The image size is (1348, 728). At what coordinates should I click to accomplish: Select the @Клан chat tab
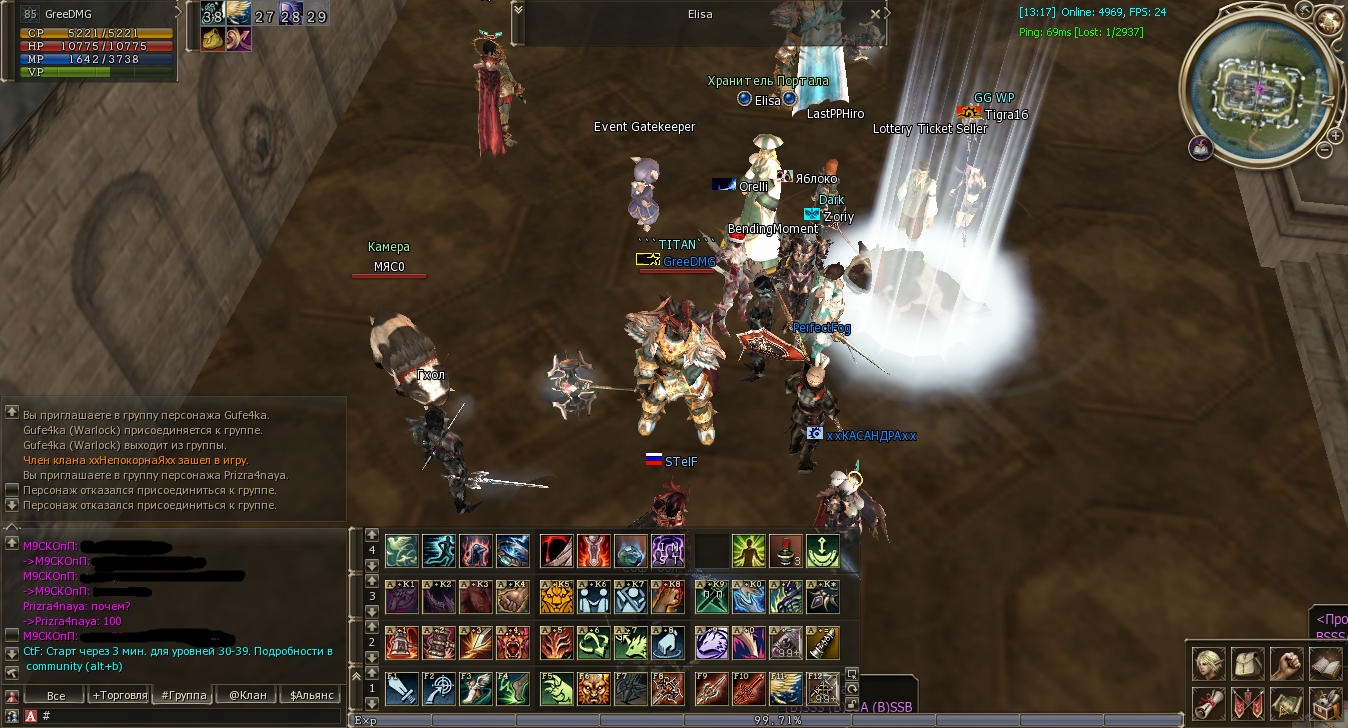pos(246,695)
